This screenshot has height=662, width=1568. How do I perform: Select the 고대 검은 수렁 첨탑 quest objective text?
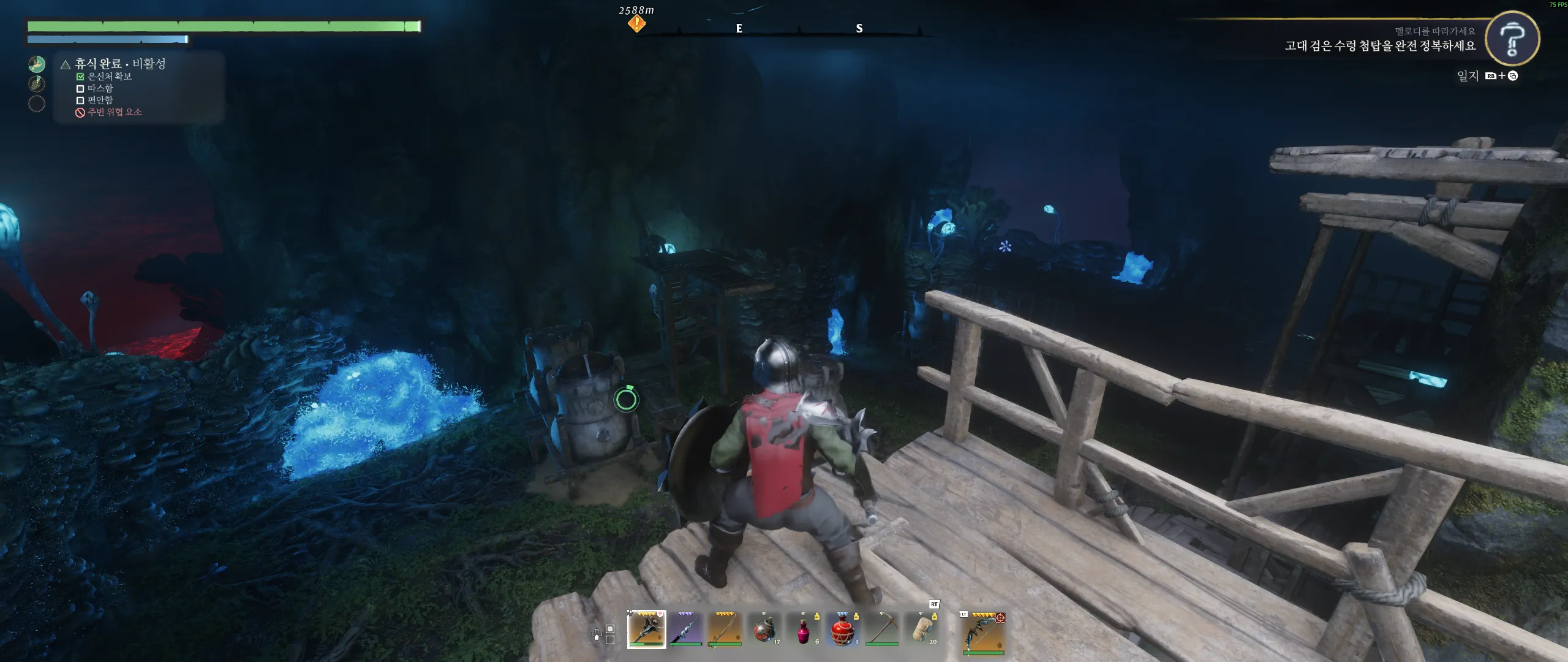click(x=1380, y=46)
